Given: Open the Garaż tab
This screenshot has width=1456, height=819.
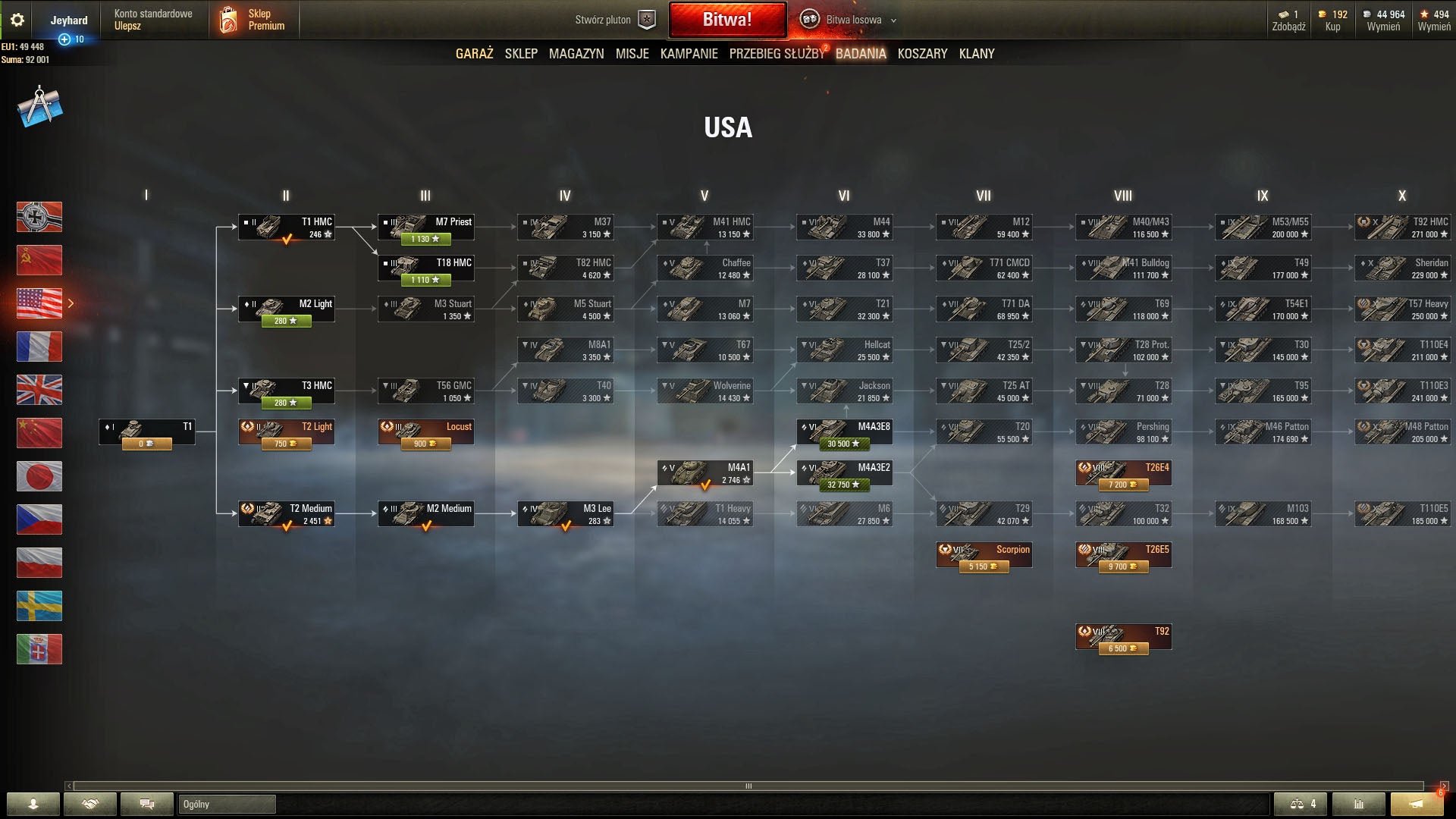Looking at the screenshot, I should click(474, 54).
